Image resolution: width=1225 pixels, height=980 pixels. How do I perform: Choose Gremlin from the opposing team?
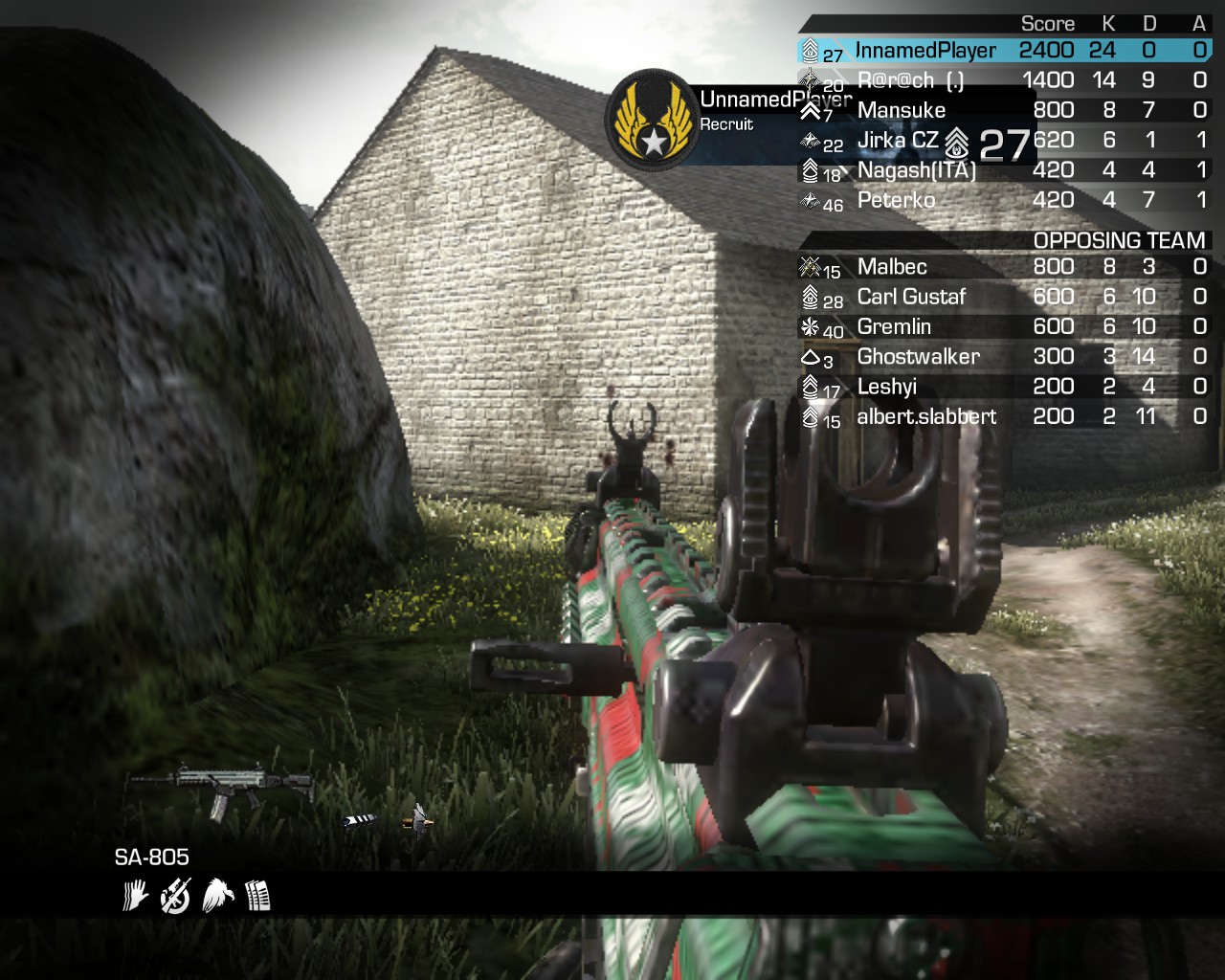tap(894, 327)
